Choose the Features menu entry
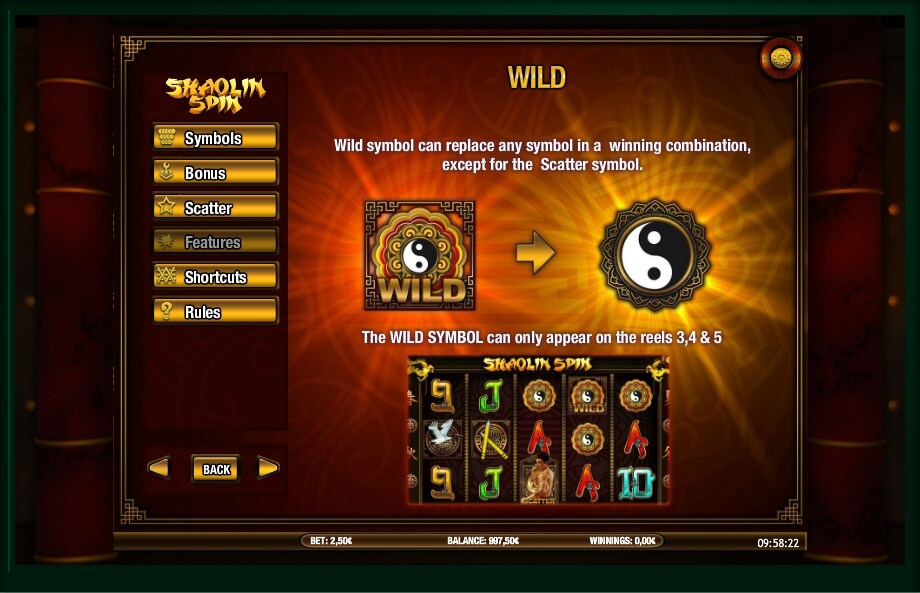The image size is (920, 593). [215, 242]
